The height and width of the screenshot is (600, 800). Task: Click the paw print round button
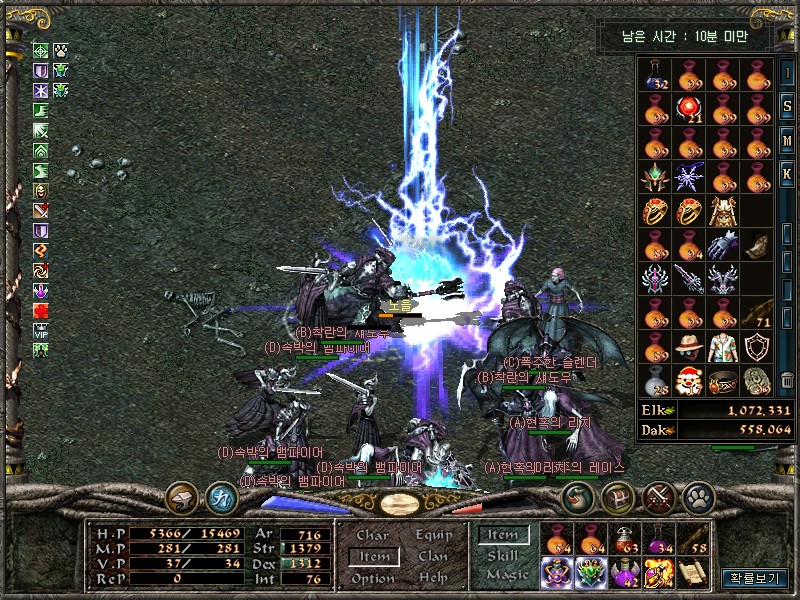(697, 496)
